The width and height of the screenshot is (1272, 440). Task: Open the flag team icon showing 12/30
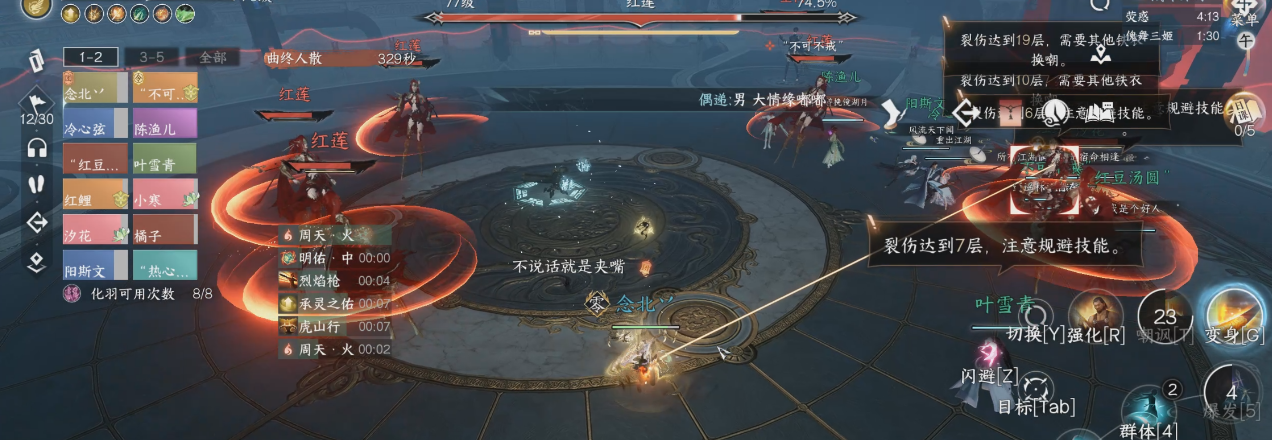pos(37,103)
